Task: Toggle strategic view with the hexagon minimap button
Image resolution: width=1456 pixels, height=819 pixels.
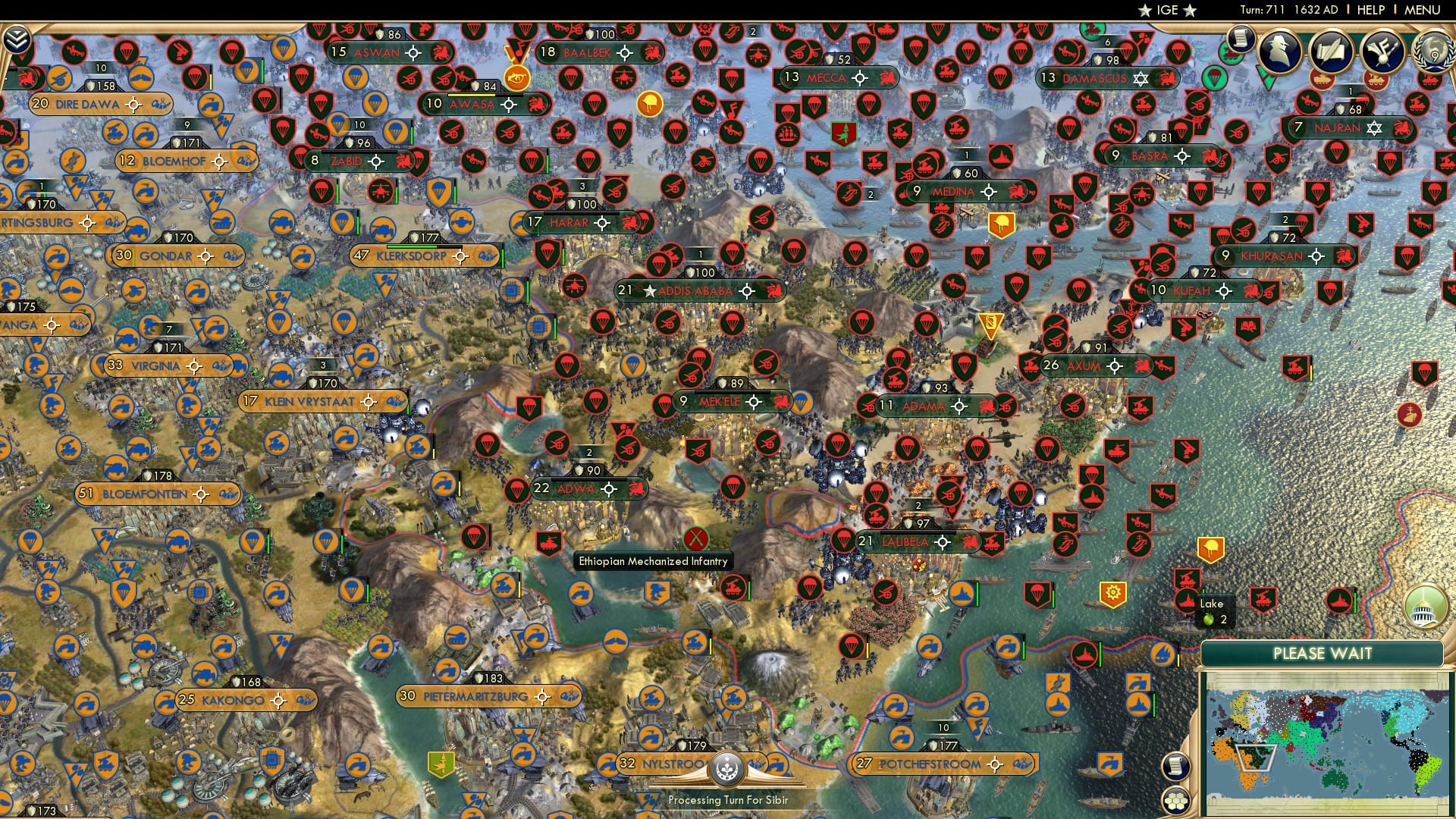Action: 1174,802
